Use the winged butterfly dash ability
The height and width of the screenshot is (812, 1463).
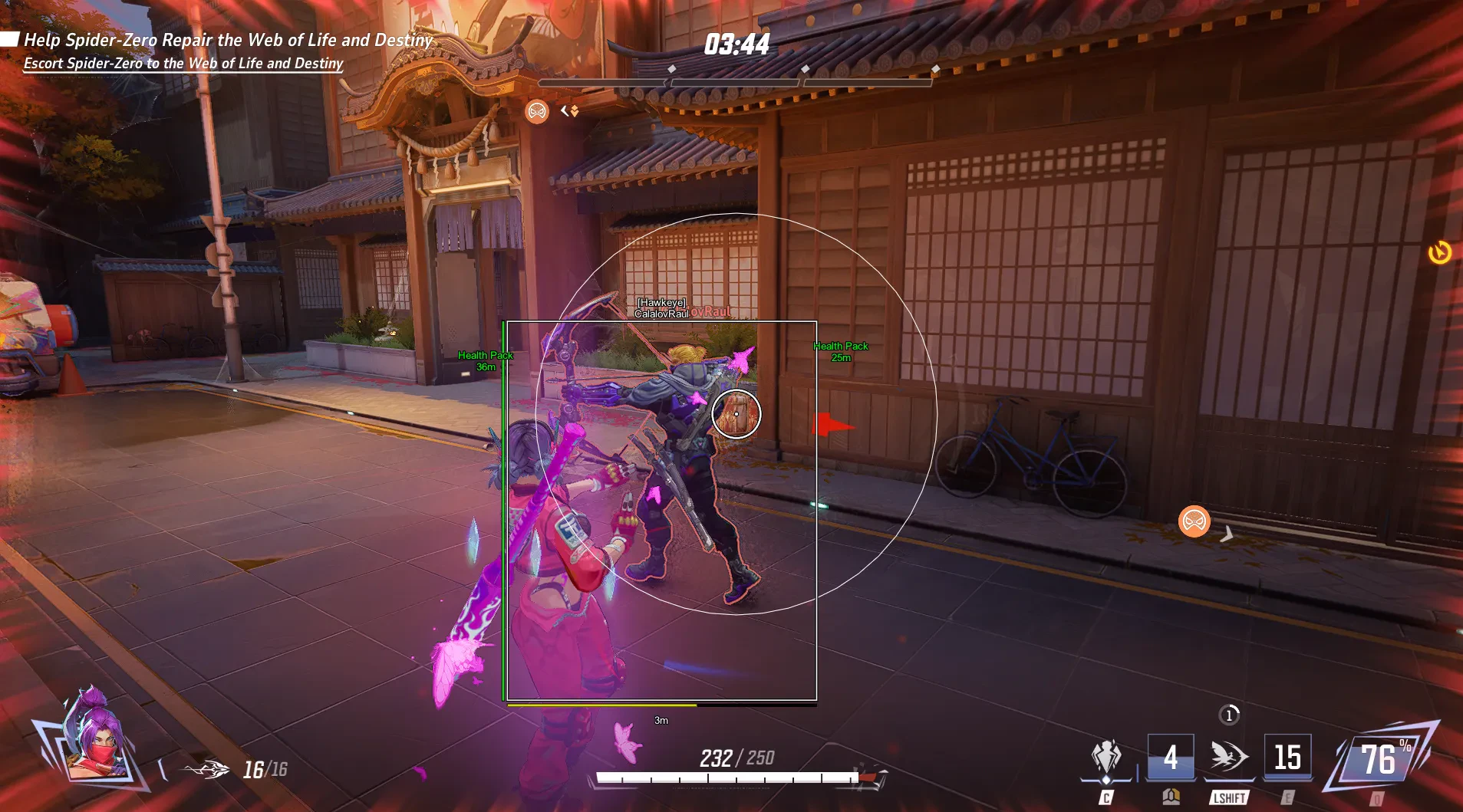[x=1228, y=757]
